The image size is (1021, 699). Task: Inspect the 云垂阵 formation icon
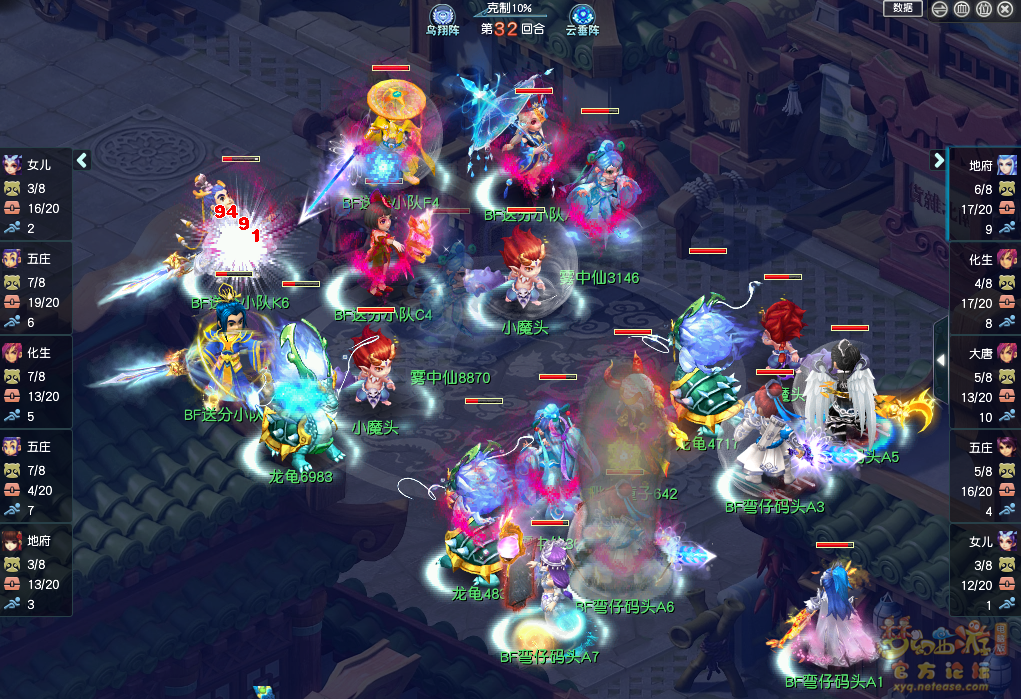(x=582, y=16)
